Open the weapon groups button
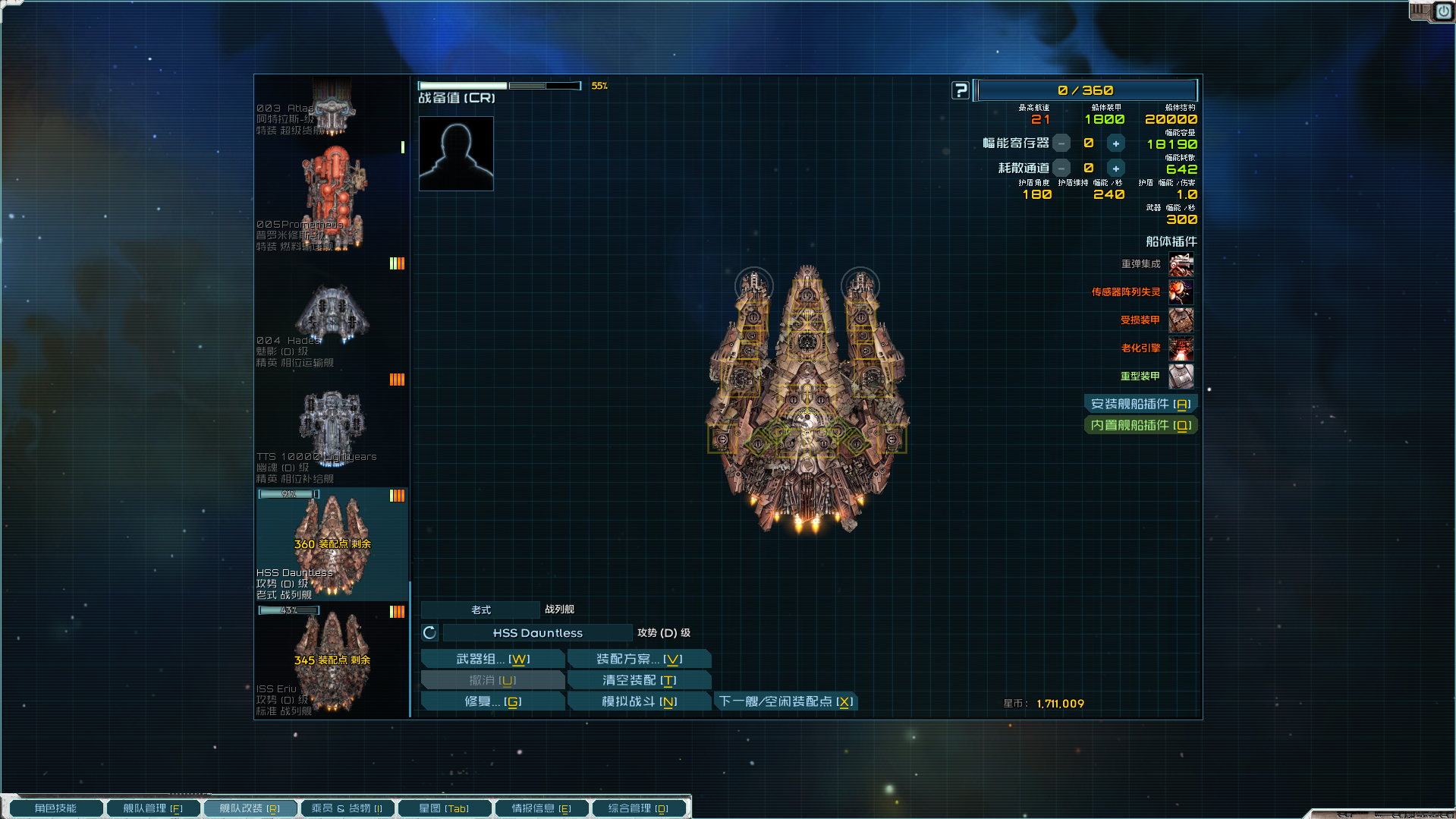The width and height of the screenshot is (1456, 819). (492, 659)
